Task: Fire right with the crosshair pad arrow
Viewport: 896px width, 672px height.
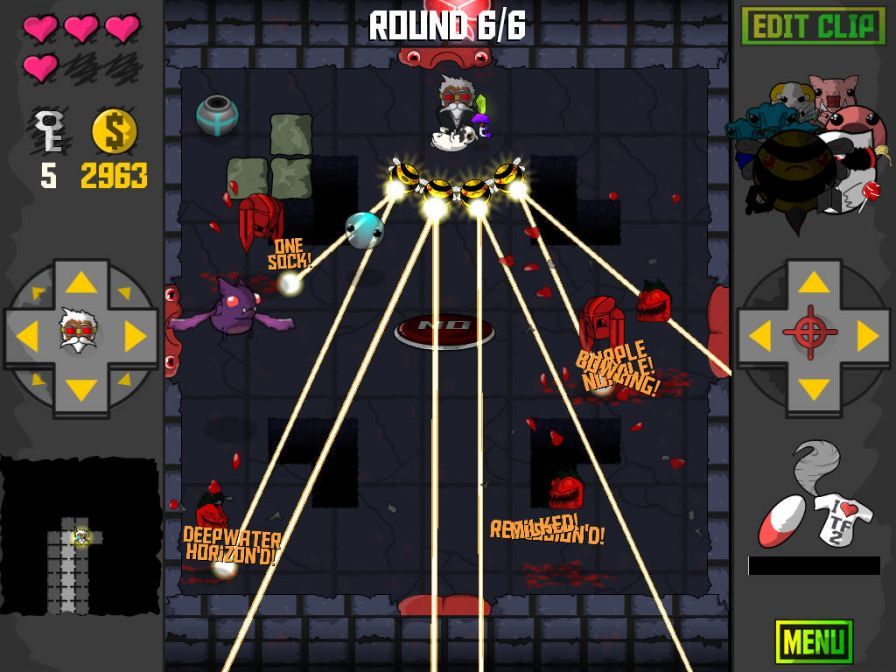Action: (x=866, y=336)
